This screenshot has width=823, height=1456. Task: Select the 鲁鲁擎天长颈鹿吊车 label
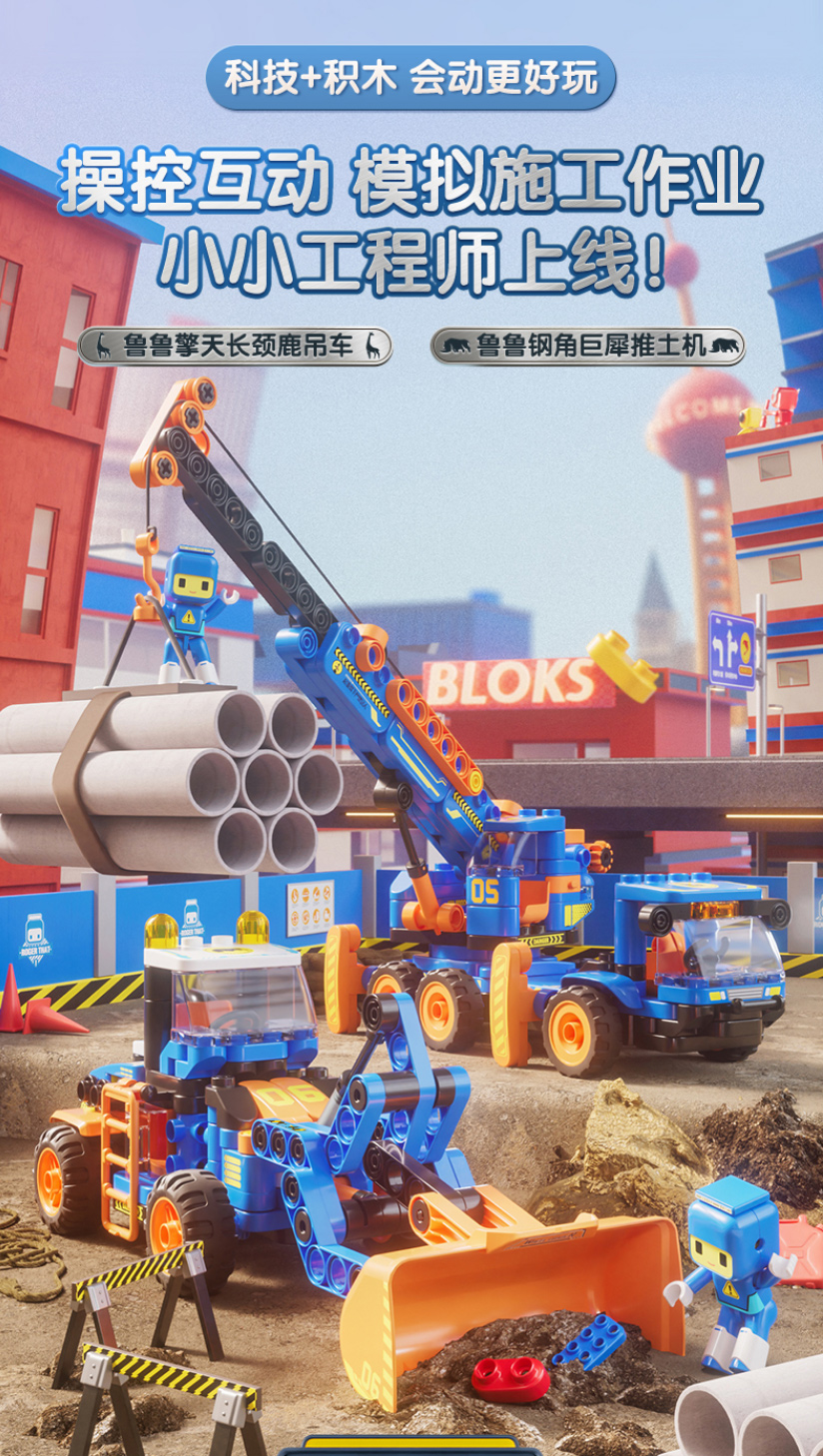point(235,347)
